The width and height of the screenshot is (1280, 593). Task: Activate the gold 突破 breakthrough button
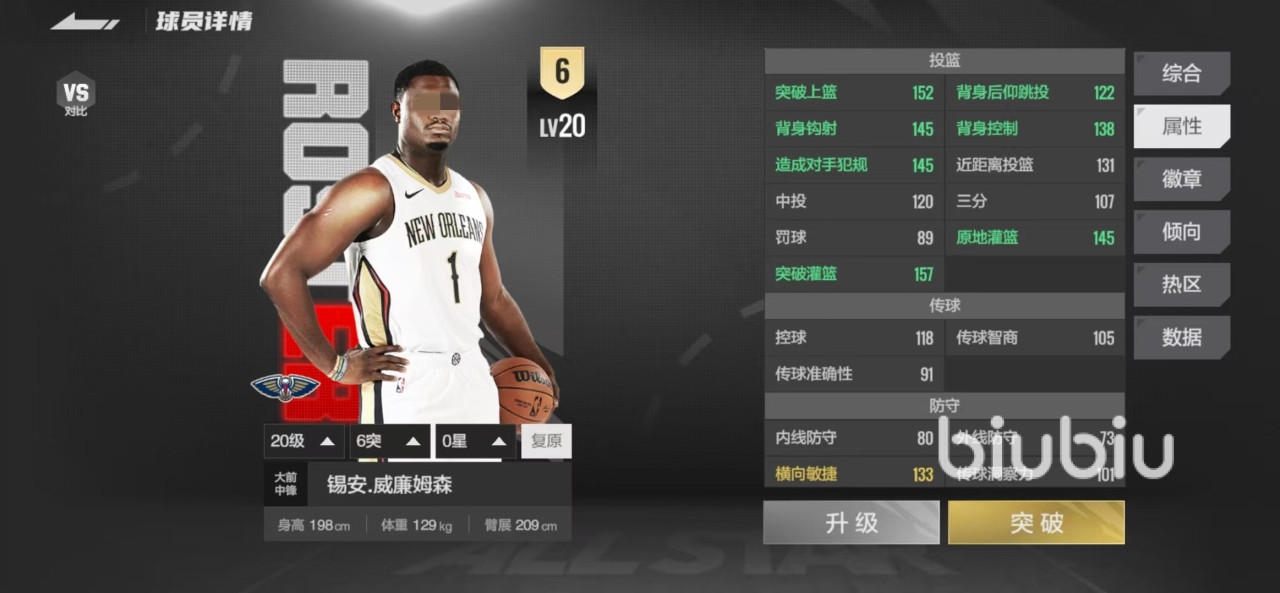[1036, 523]
